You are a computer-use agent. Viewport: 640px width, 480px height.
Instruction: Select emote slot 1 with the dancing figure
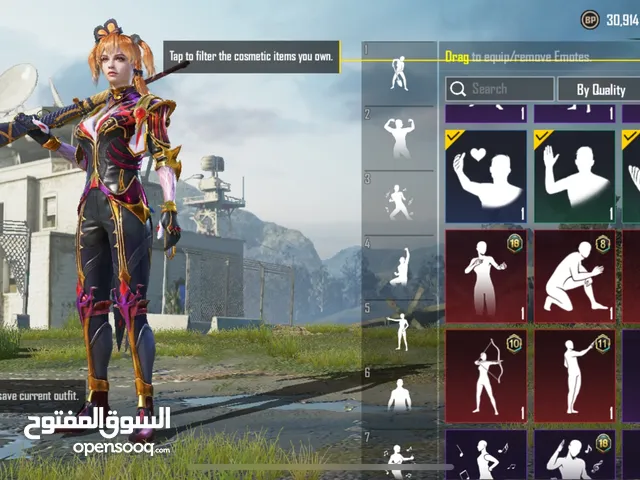pyautogui.click(x=399, y=72)
